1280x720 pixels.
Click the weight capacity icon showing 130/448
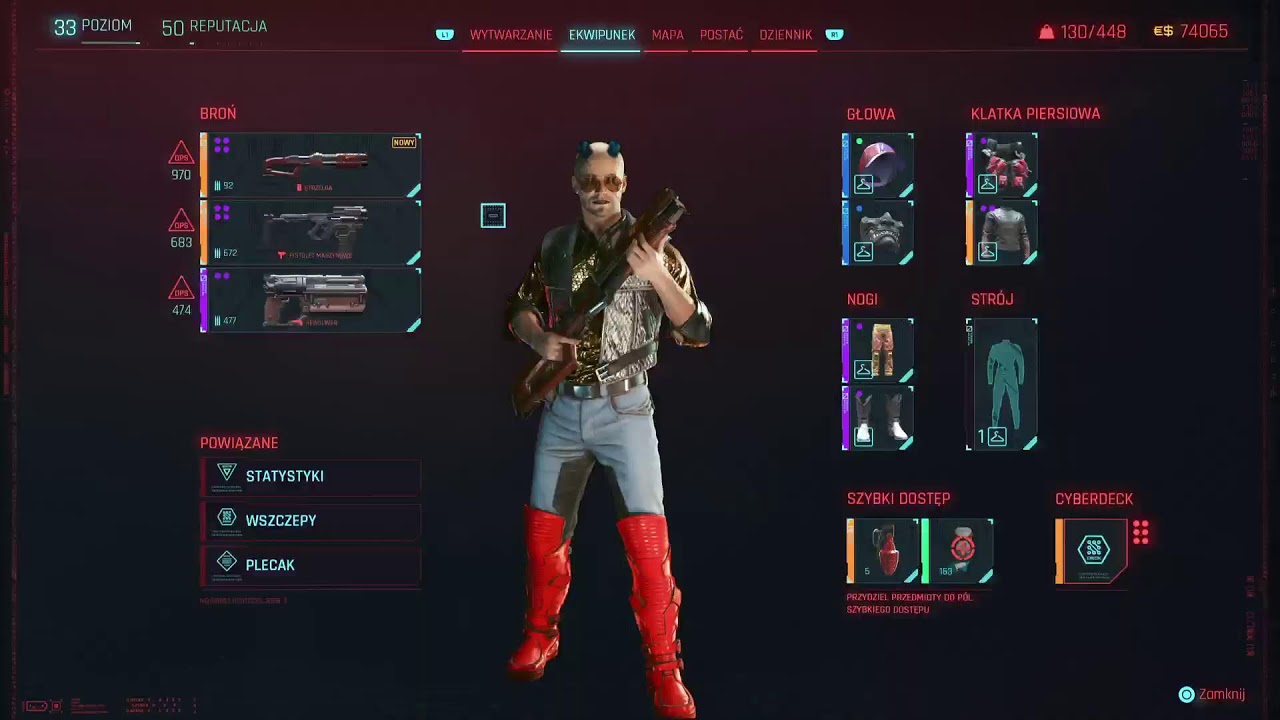[1047, 31]
